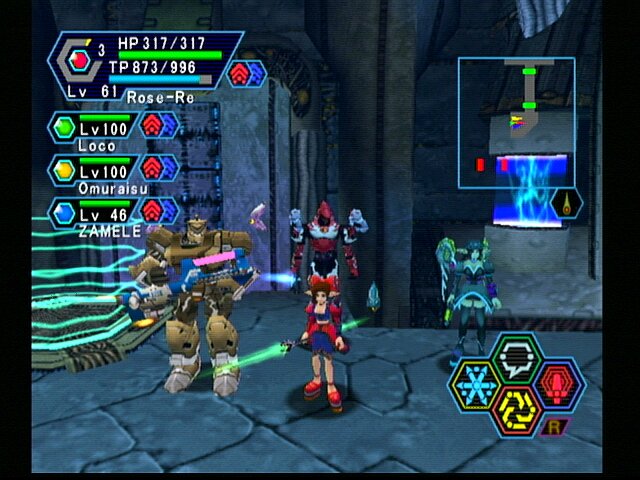The width and height of the screenshot is (640, 480).
Task: Activate the red hexagon action icon
Action: 561,383
